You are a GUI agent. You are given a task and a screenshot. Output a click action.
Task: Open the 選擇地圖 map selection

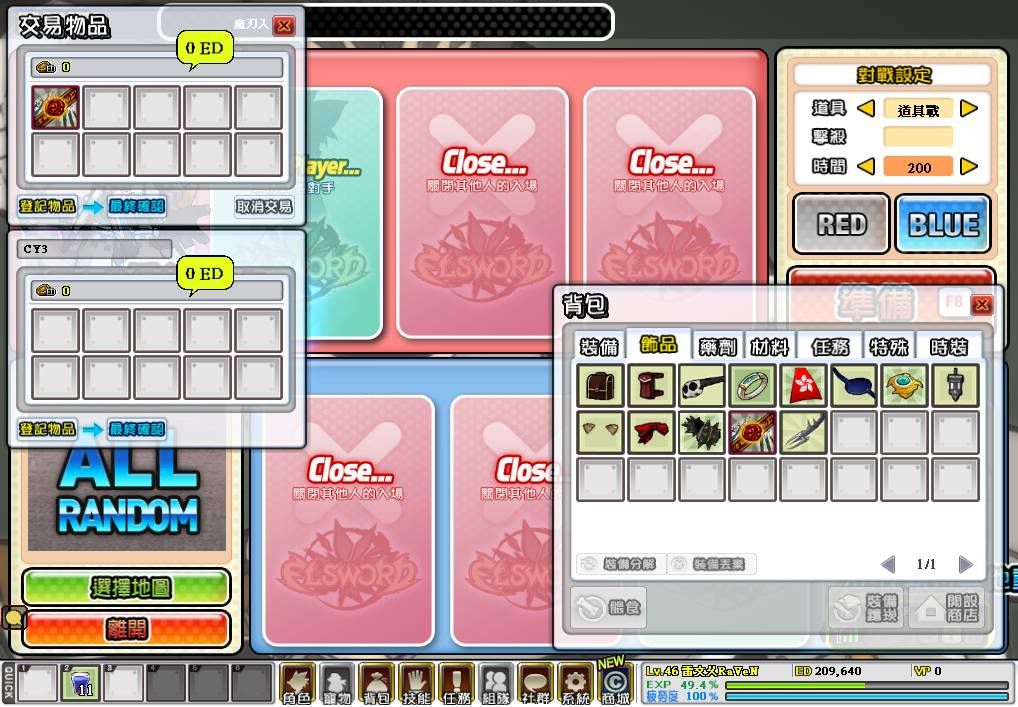[126, 587]
